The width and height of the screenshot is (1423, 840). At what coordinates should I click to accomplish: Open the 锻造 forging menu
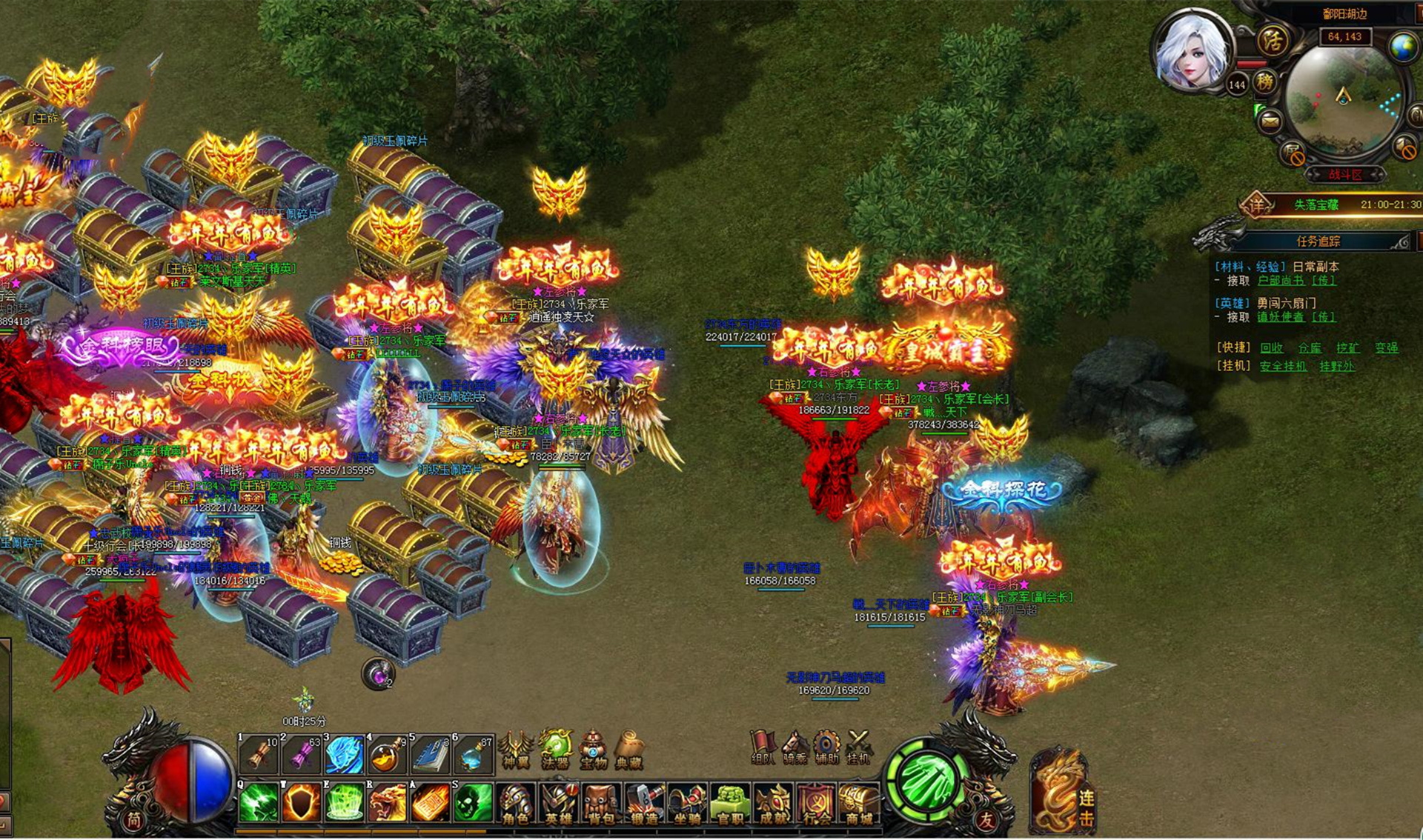[645, 805]
